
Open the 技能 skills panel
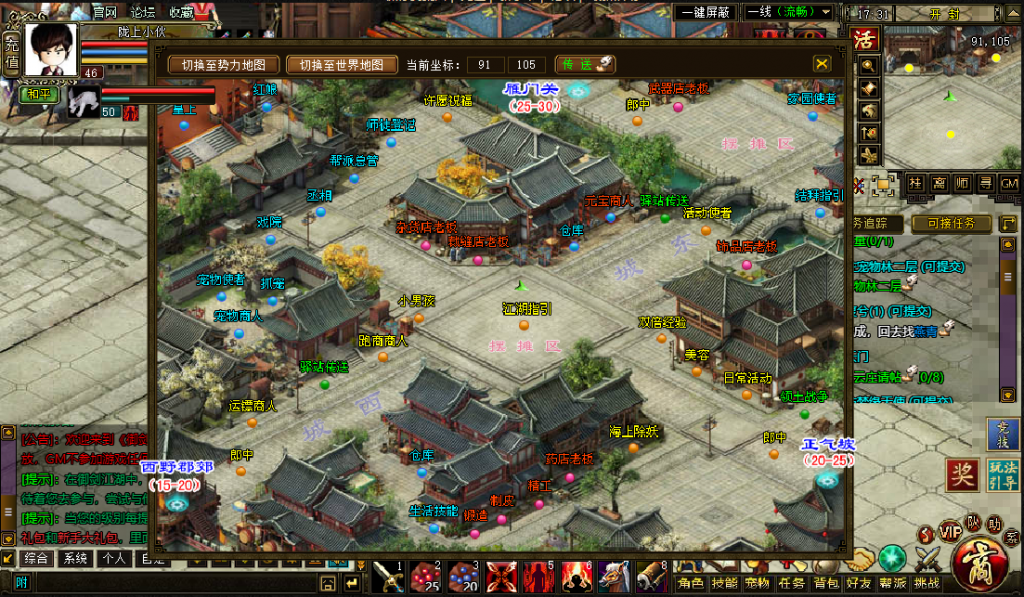click(725, 583)
